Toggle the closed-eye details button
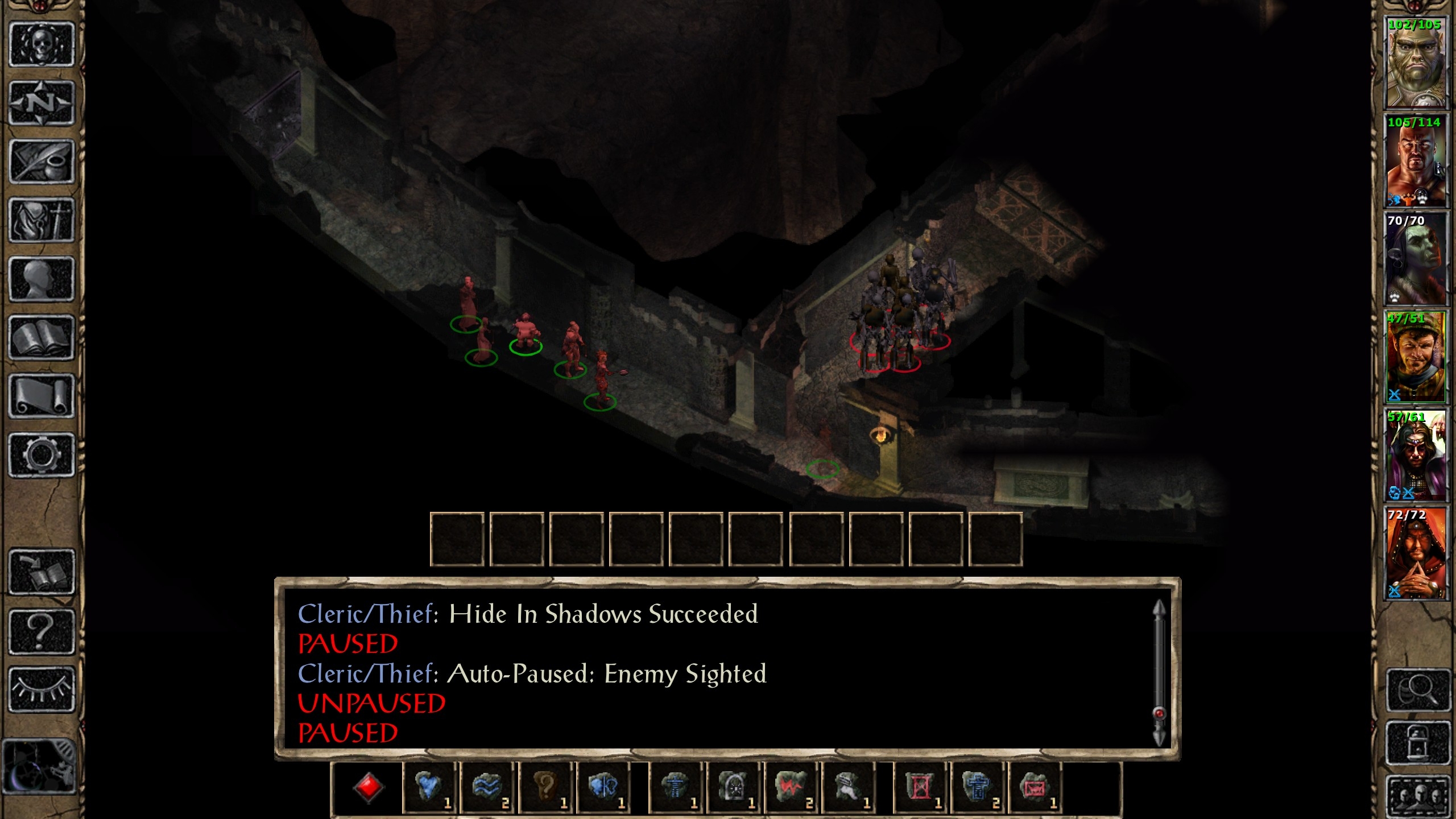 point(42,689)
